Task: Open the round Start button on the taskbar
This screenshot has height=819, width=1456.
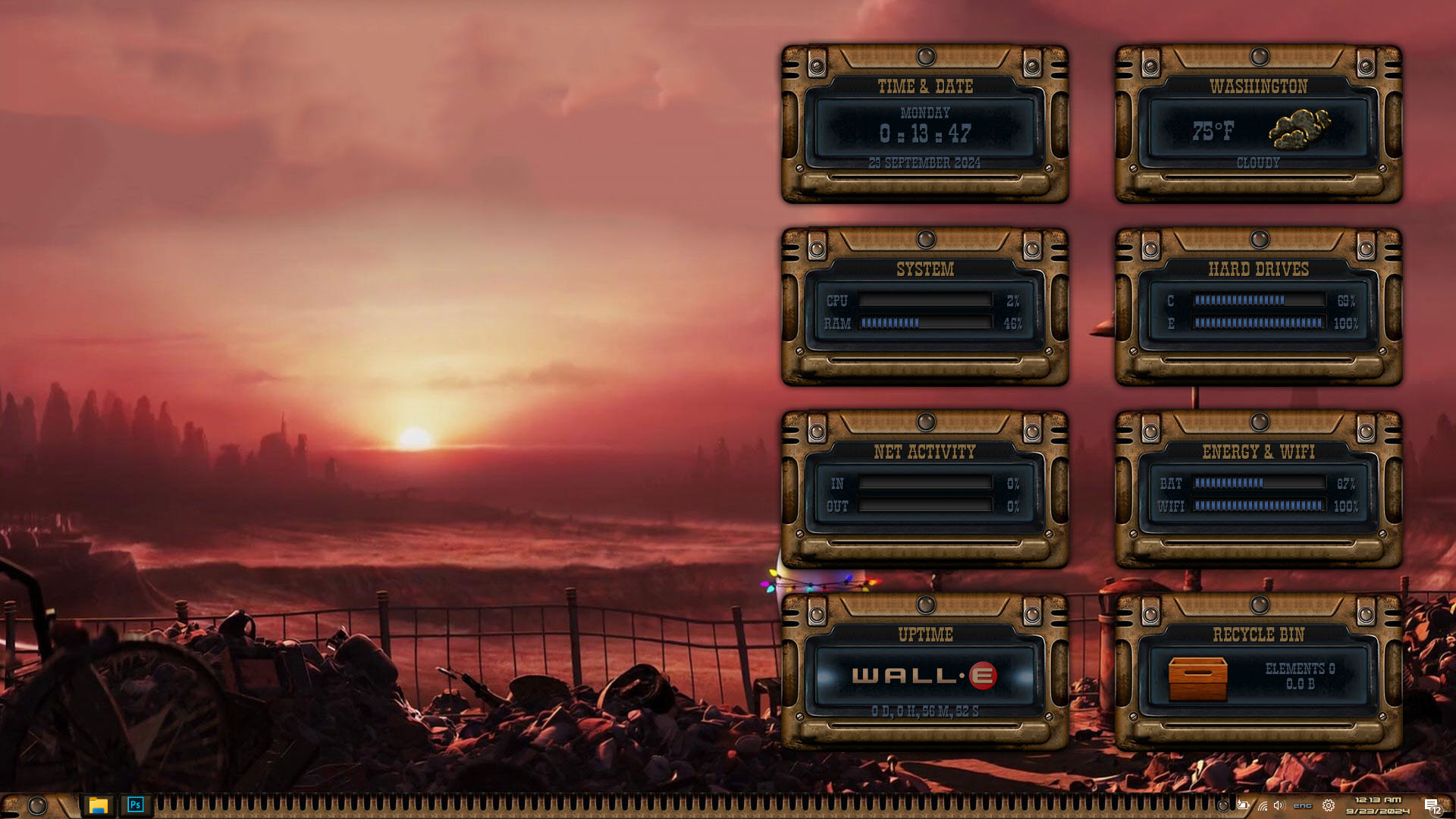Action: 37,805
